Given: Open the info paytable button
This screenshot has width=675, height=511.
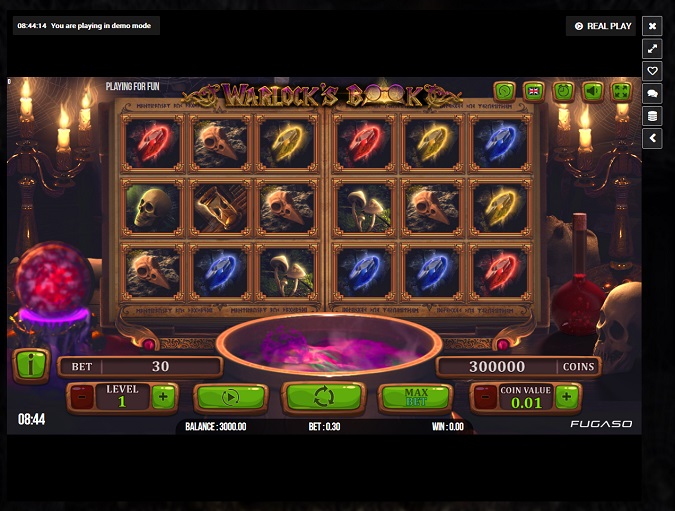Looking at the screenshot, I should [31, 365].
